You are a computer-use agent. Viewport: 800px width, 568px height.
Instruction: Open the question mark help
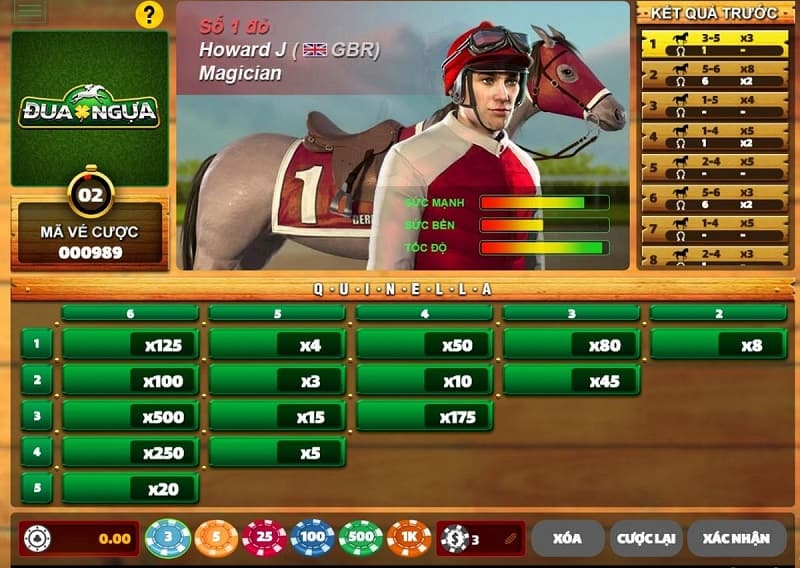coord(149,14)
